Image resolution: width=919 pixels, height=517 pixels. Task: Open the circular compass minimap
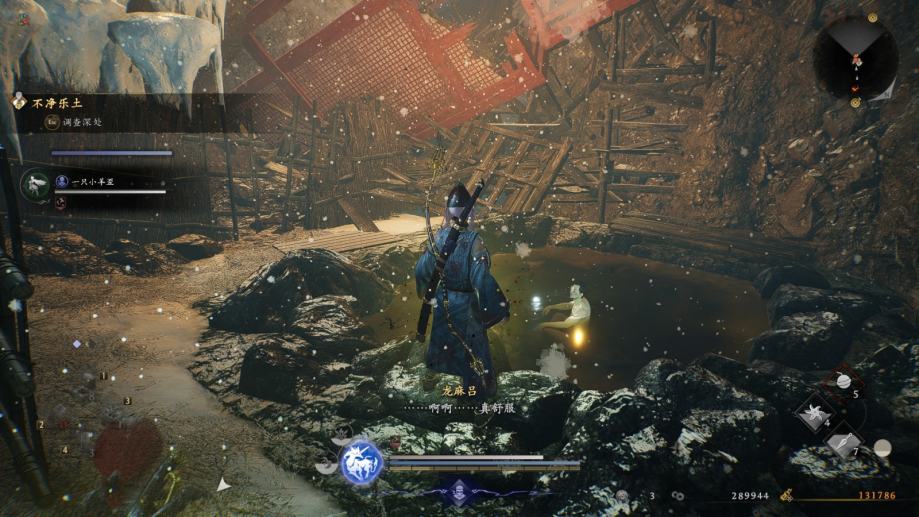855,57
